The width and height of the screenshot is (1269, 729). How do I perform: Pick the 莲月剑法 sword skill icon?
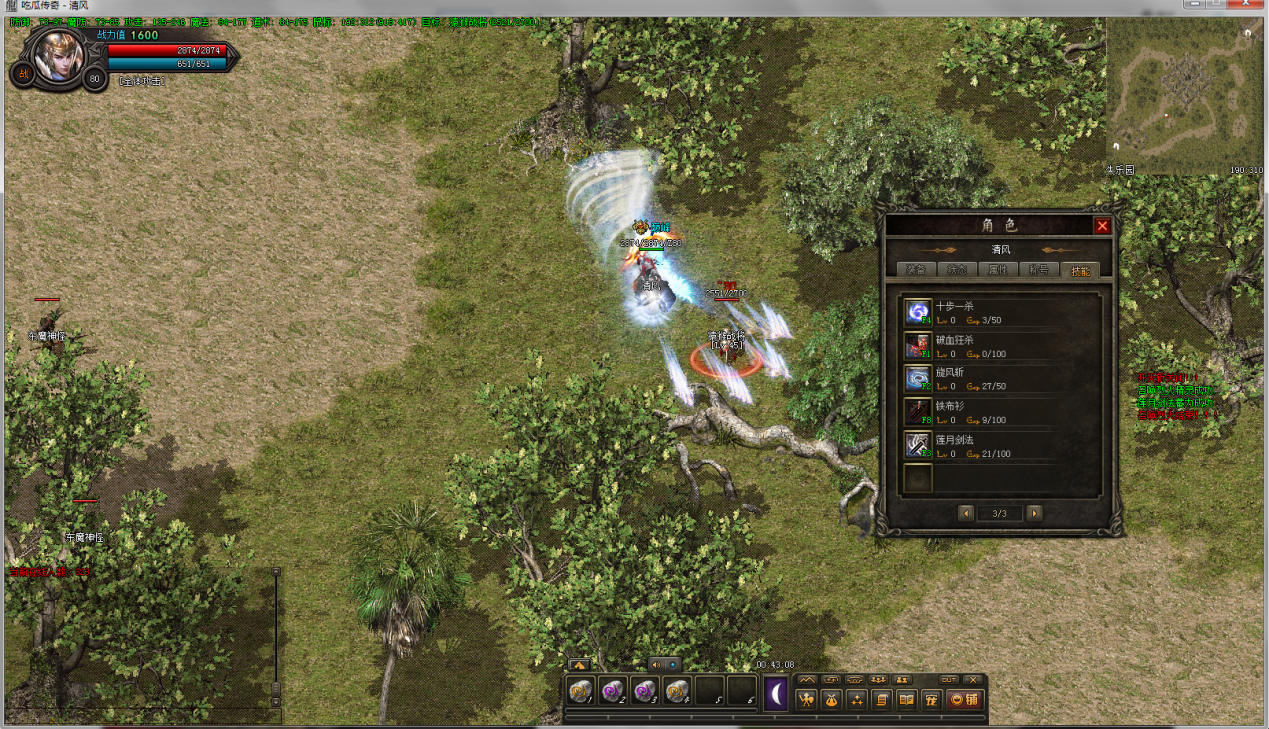[x=918, y=444]
